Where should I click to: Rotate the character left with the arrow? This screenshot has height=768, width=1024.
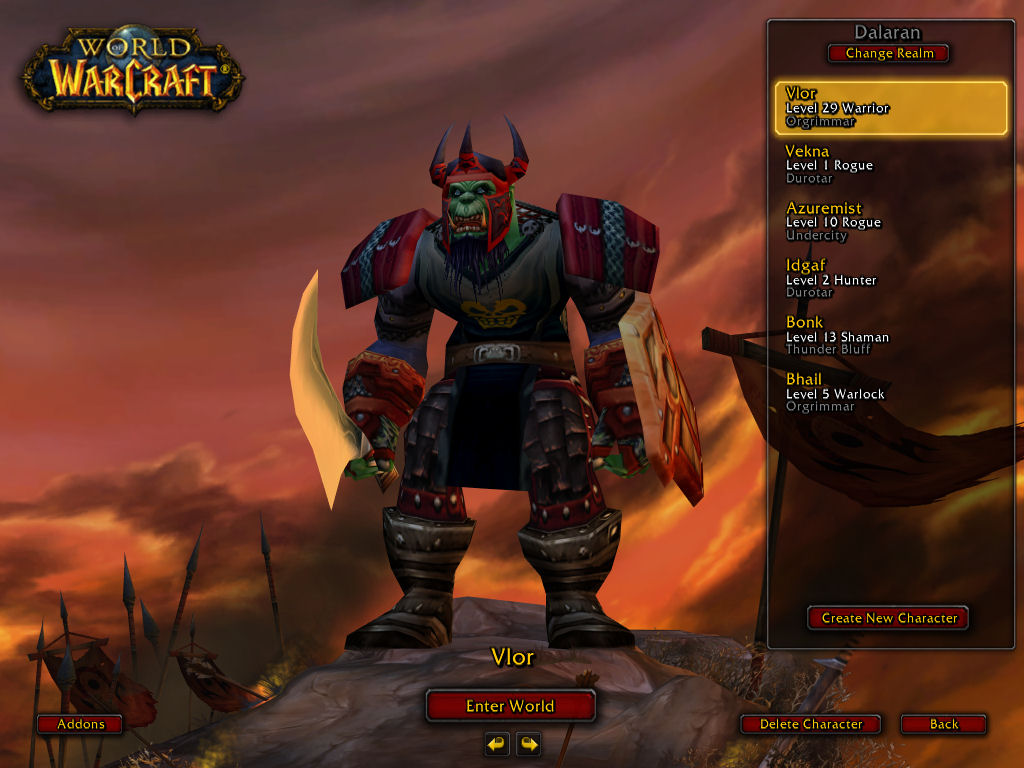tap(497, 743)
